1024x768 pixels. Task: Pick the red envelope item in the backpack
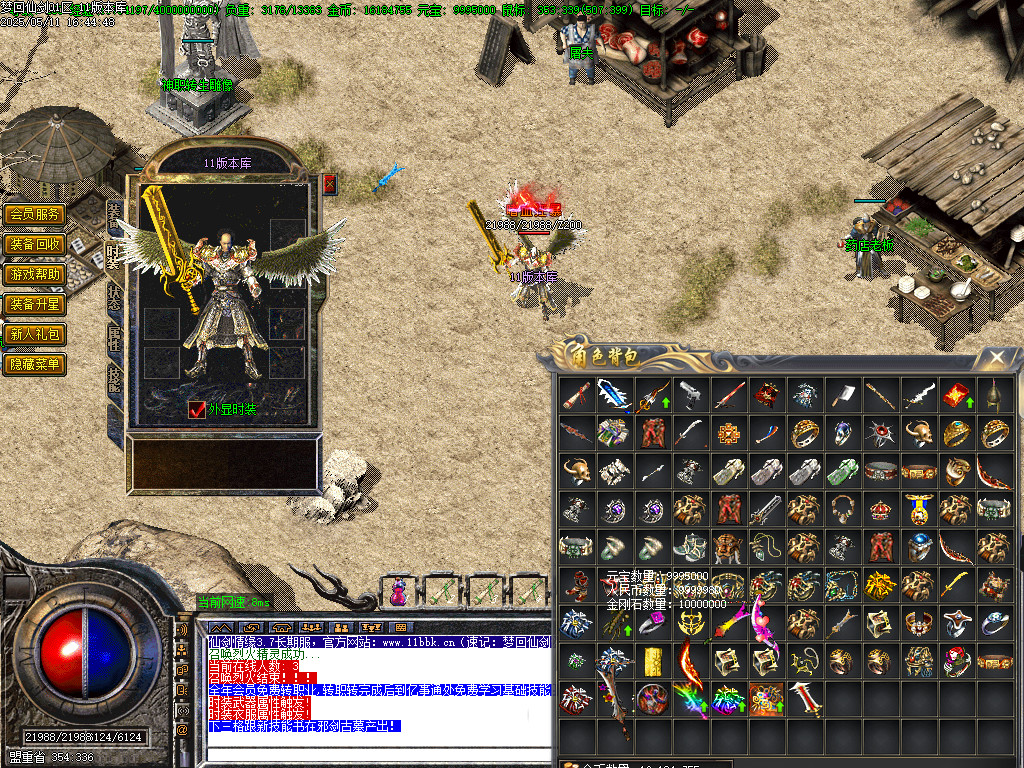coord(955,394)
